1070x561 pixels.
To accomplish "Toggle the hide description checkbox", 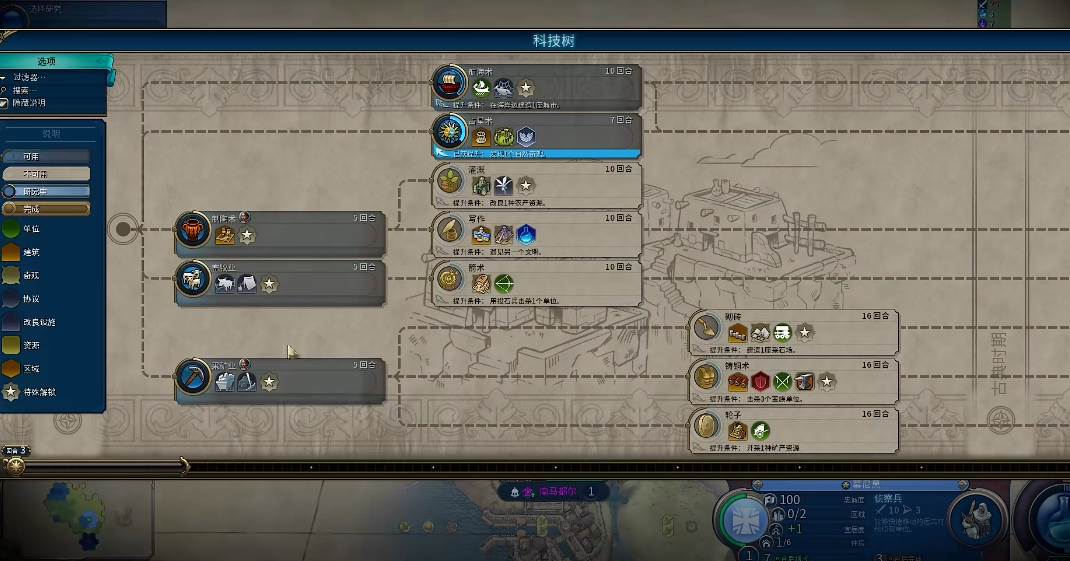I will (x=6, y=103).
